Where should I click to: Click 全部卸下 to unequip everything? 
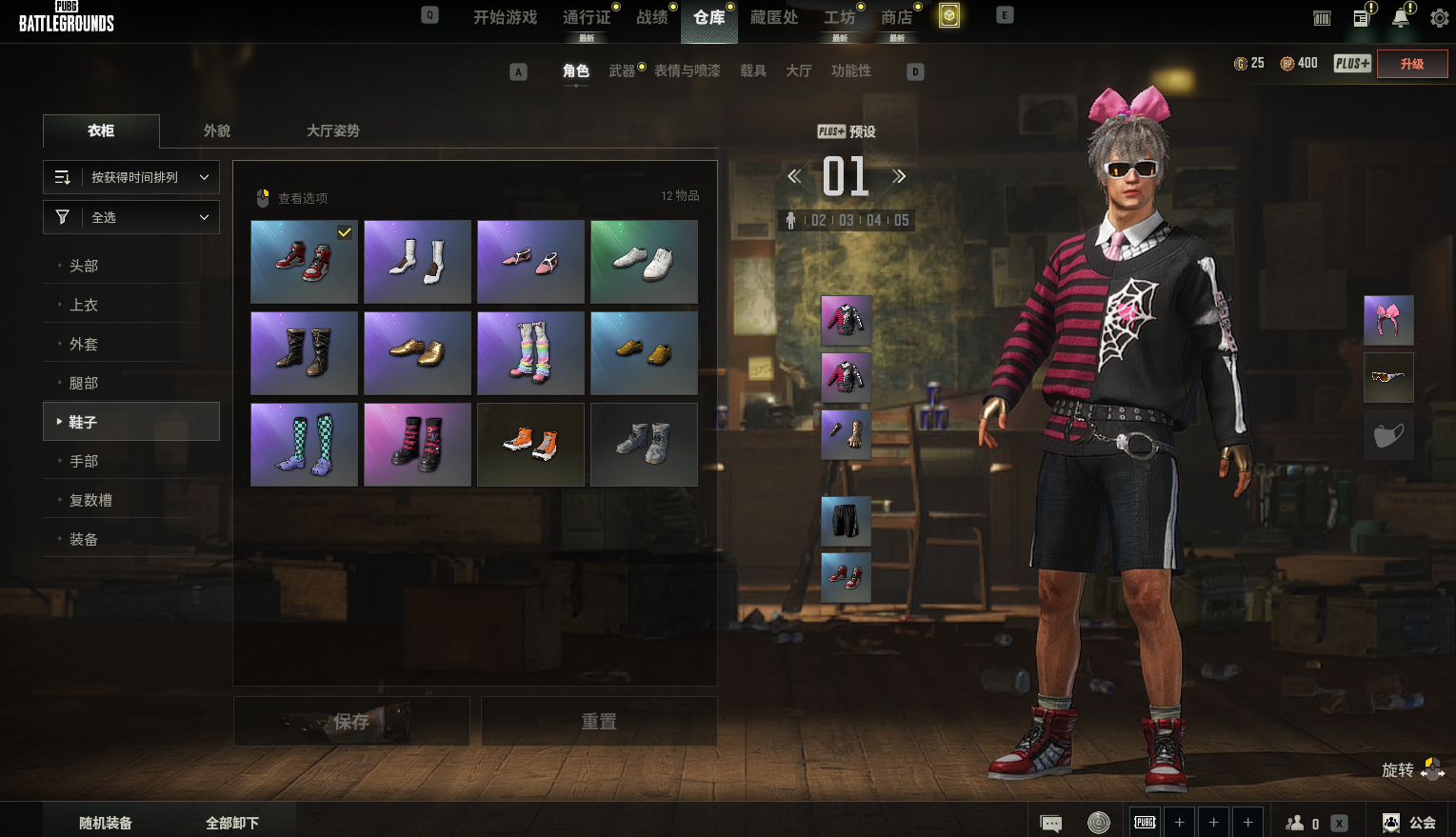coord(232,823)
